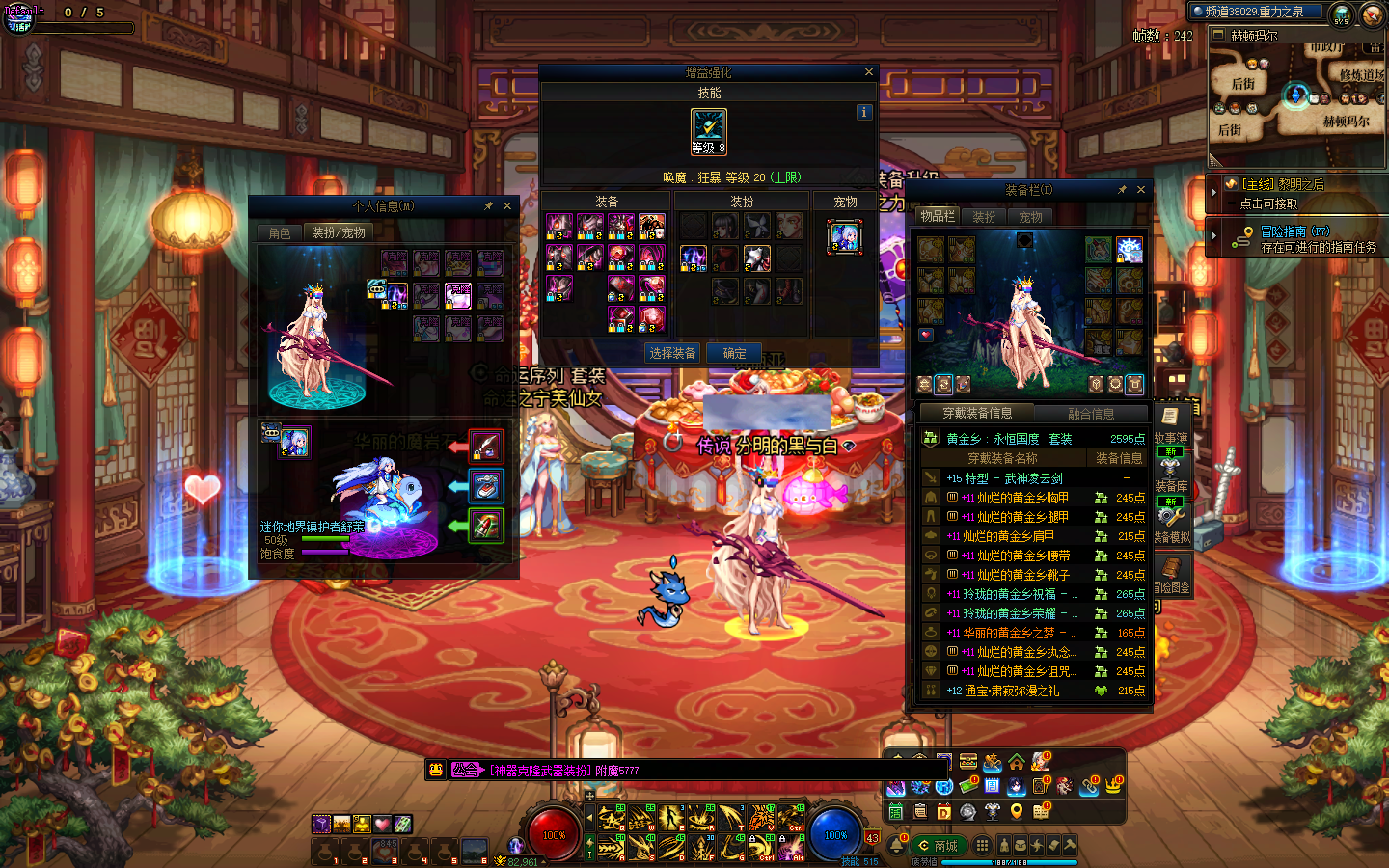This screenshot has width=1389, height=868.
Task: Close the 增益强化 window
Action: (x=868, y=72)
